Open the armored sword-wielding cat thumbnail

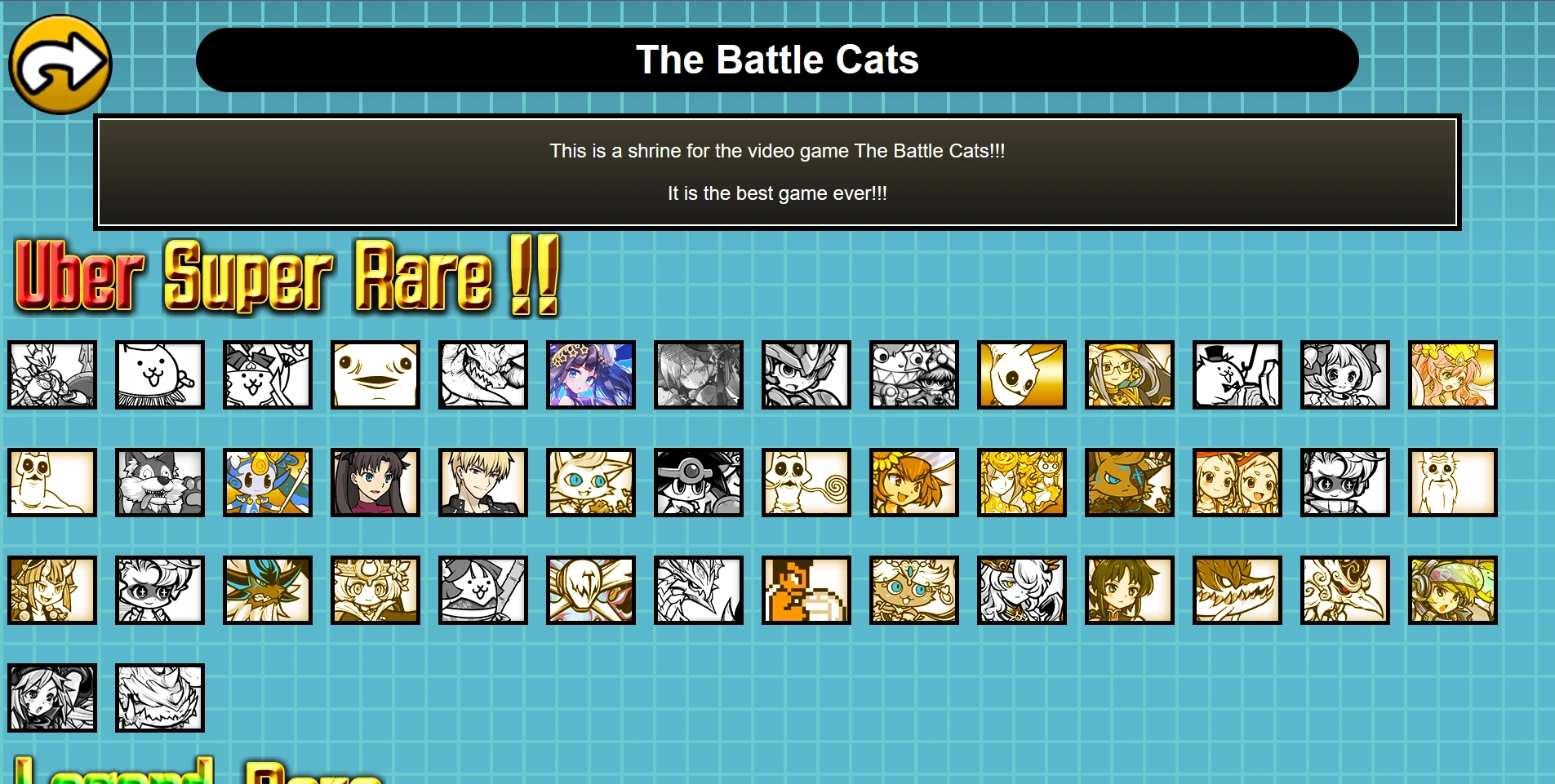click(482, 590)
